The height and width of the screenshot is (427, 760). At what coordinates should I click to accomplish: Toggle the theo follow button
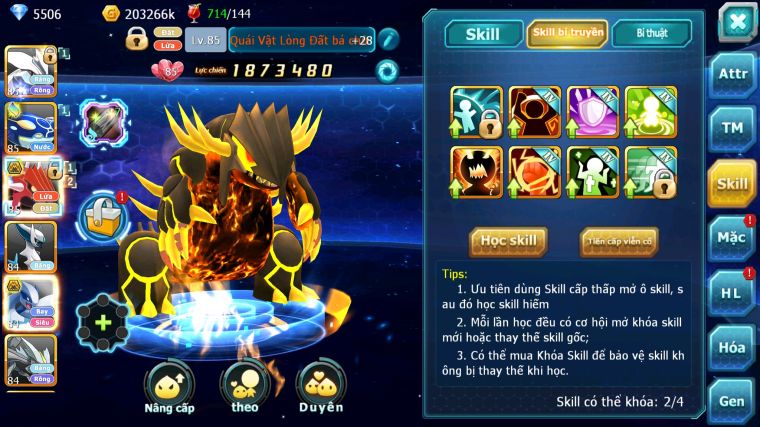245,386
